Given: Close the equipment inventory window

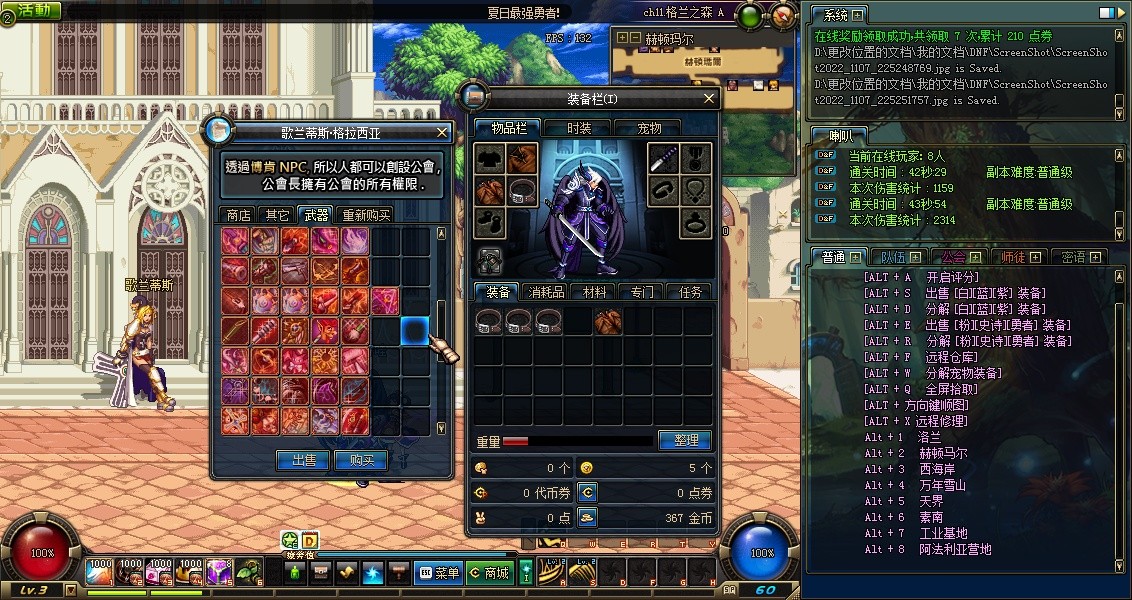Looking at the screenshot, I should coord(709,99).
